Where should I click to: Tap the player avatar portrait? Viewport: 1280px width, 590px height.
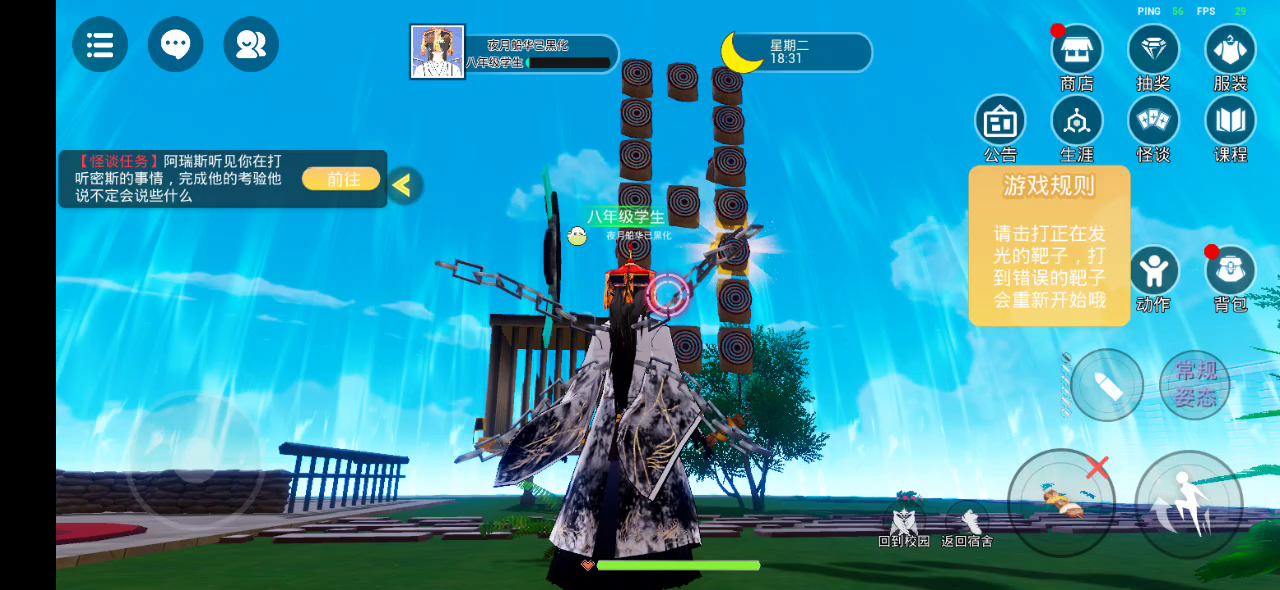(x=437, y=52)
